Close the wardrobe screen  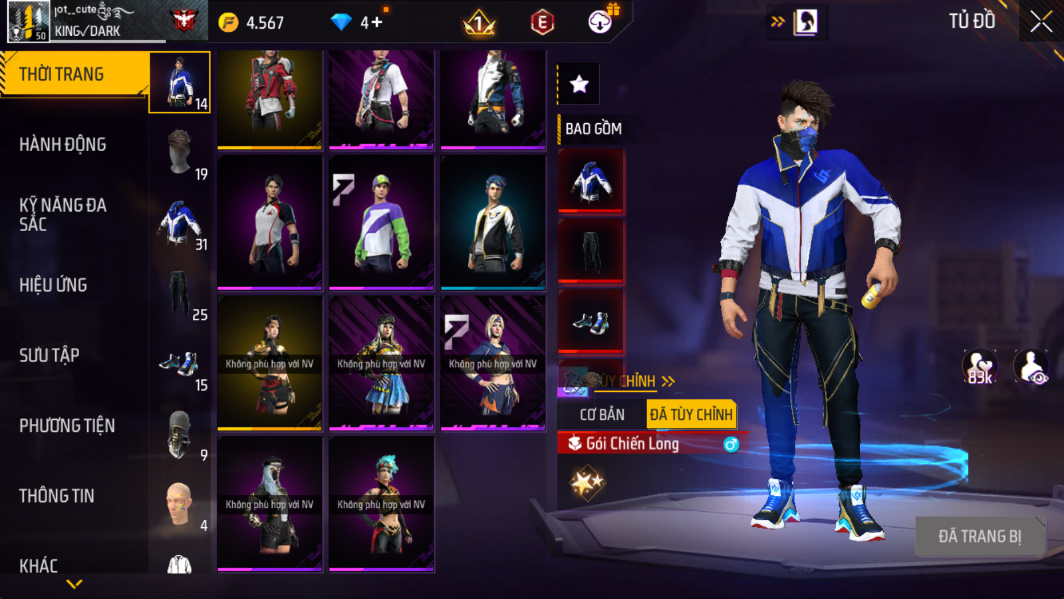[x=1040, y=22]
